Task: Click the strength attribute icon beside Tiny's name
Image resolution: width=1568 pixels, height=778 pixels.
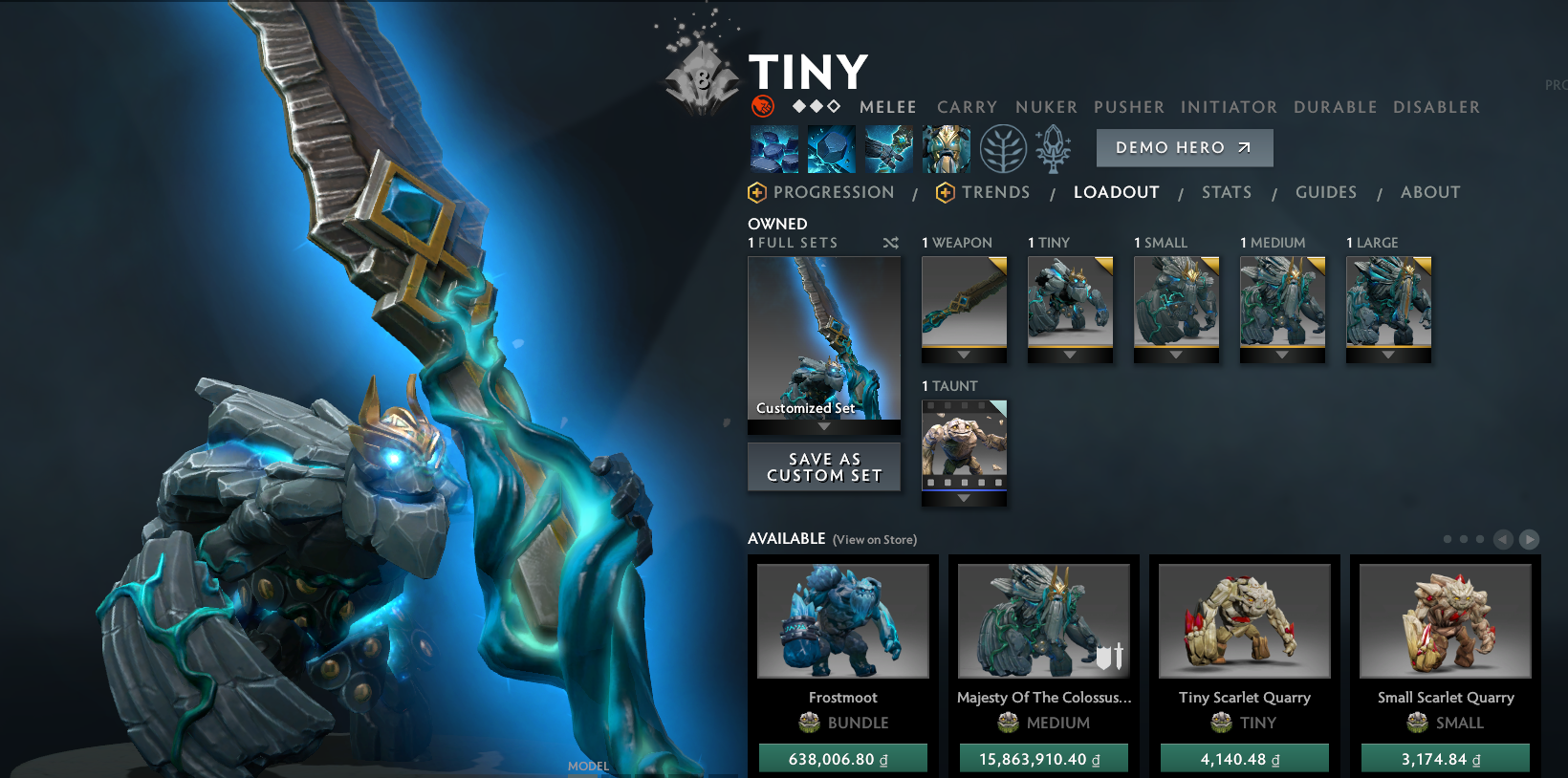Action: pyautogui.click(x=761, y=106)
